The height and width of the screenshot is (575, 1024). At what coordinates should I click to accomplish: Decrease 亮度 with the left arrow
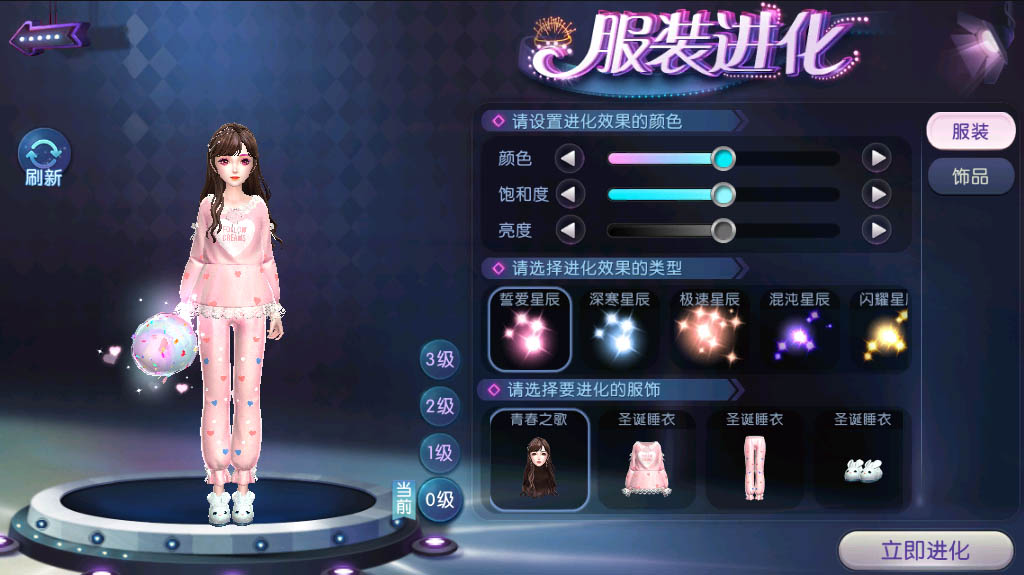point(570,230)
